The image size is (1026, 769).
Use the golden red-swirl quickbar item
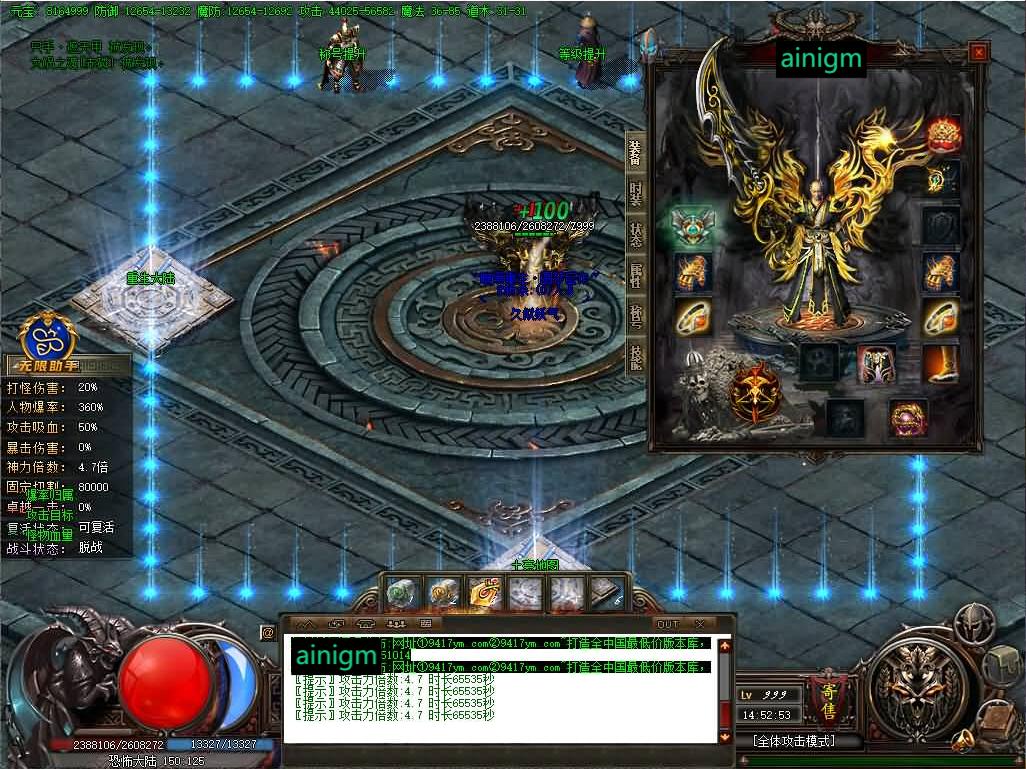[484, 594]
